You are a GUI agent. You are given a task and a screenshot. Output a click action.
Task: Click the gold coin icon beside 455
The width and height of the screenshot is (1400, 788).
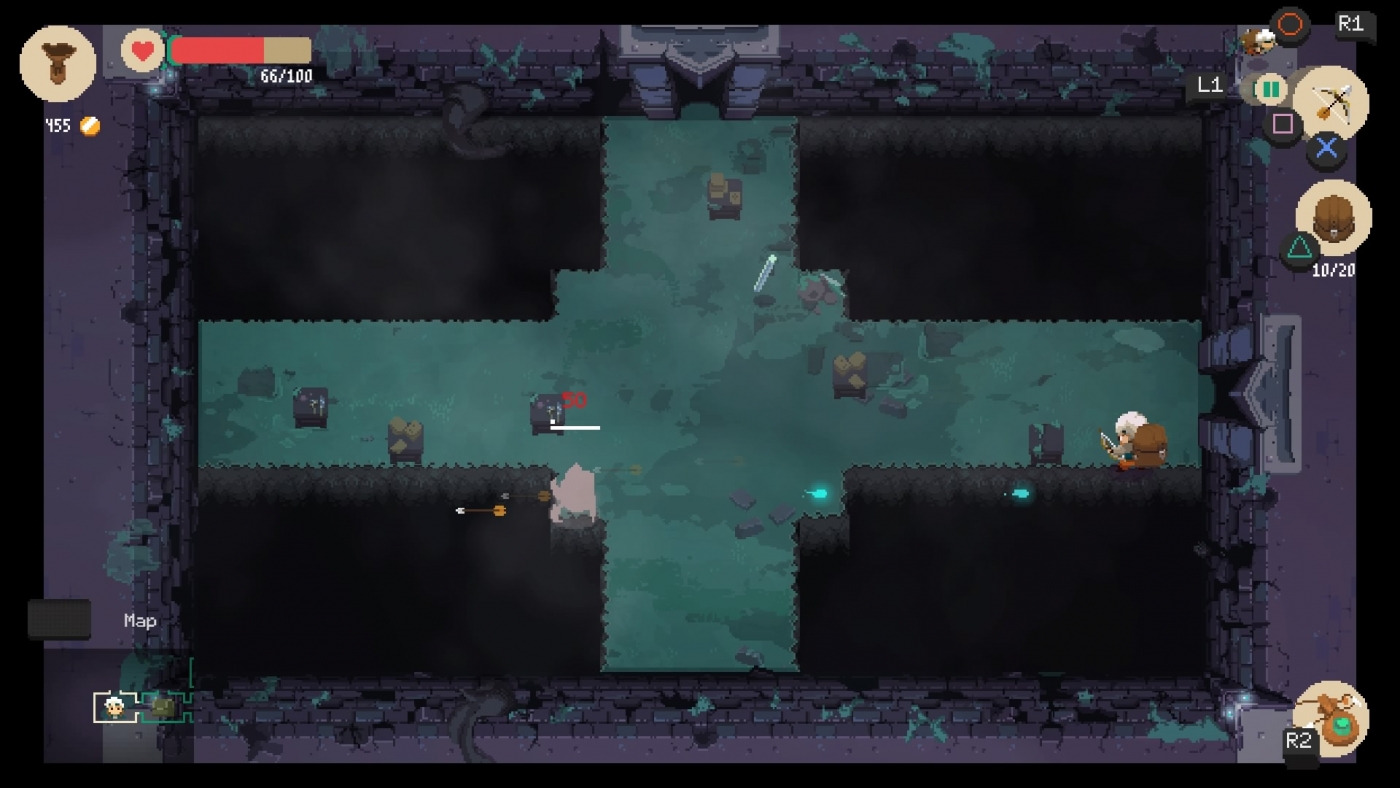click(x=88, y=125)
